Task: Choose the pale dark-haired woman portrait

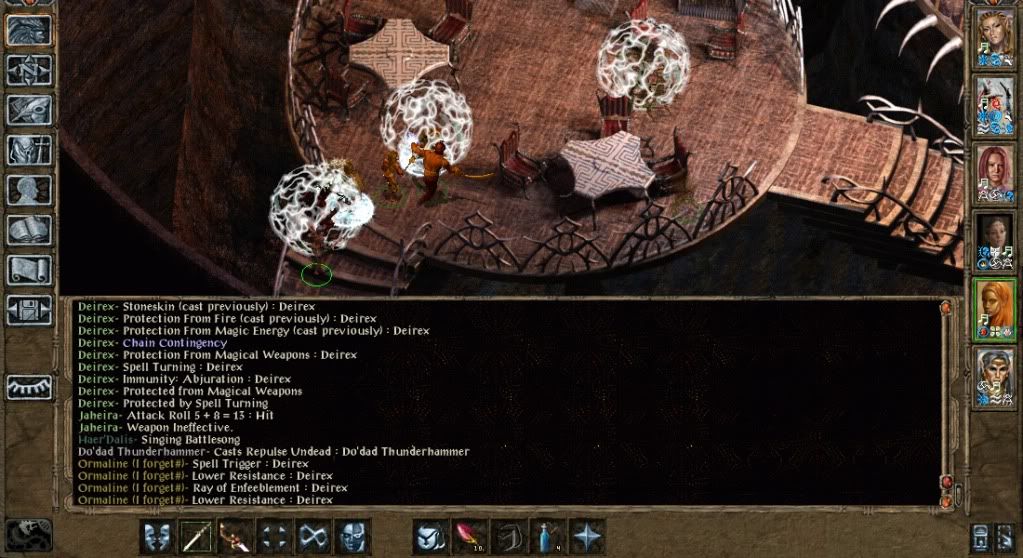Action: click(x=995, y=242)
